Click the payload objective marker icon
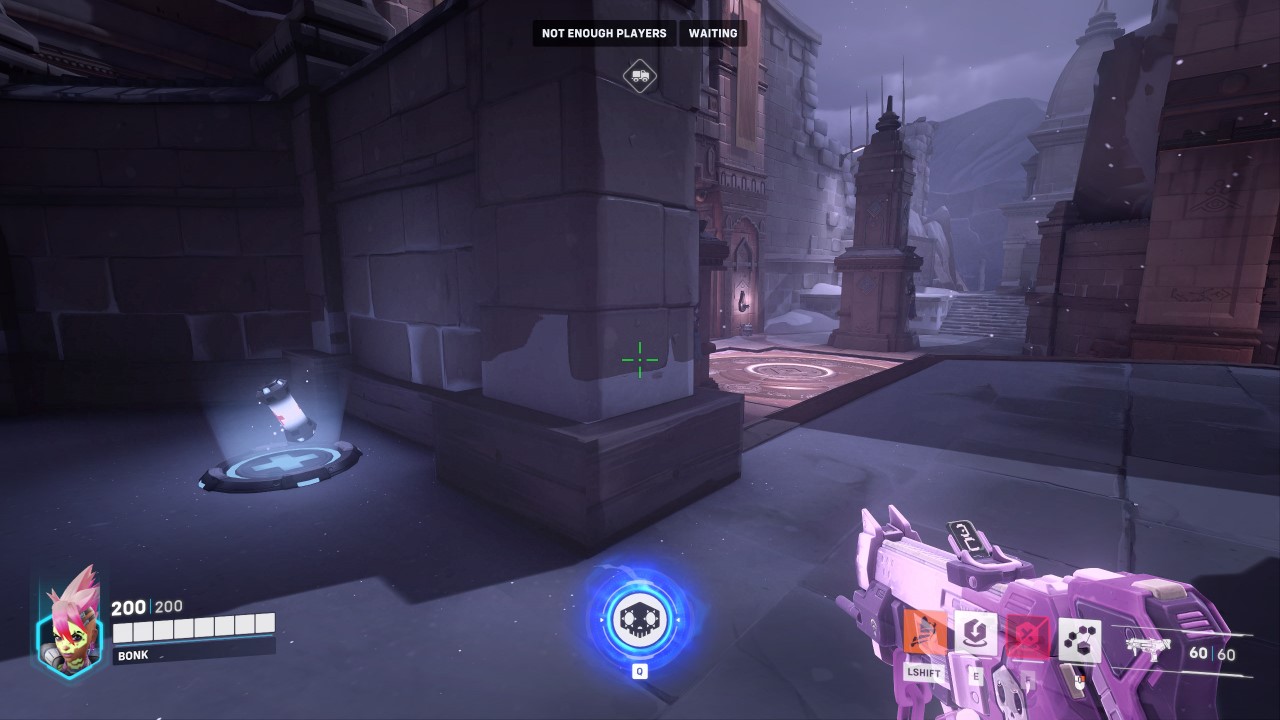This screenshot has width=1280, height=720. coord(638,76)
